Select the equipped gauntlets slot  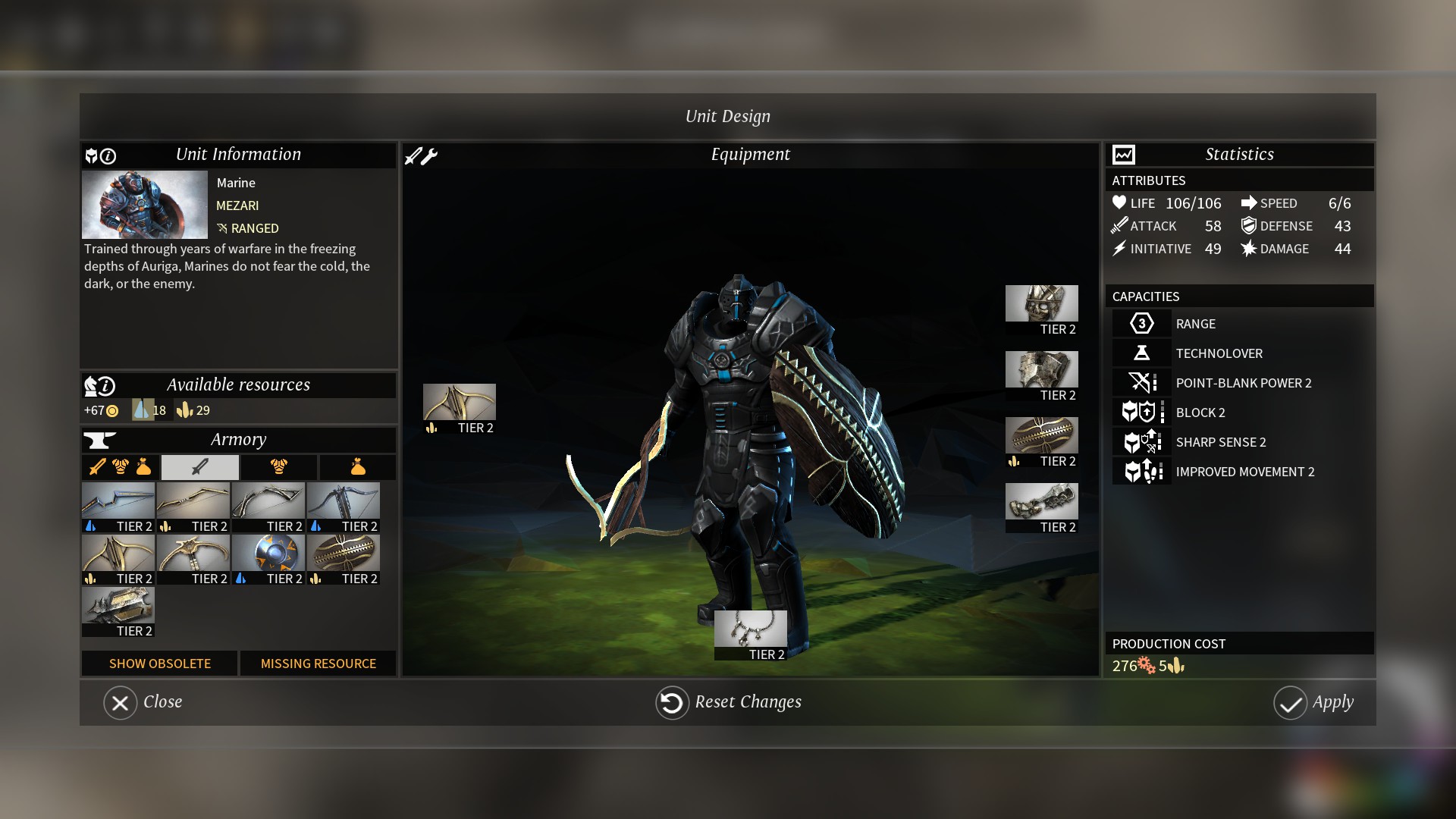point(1041,502)
